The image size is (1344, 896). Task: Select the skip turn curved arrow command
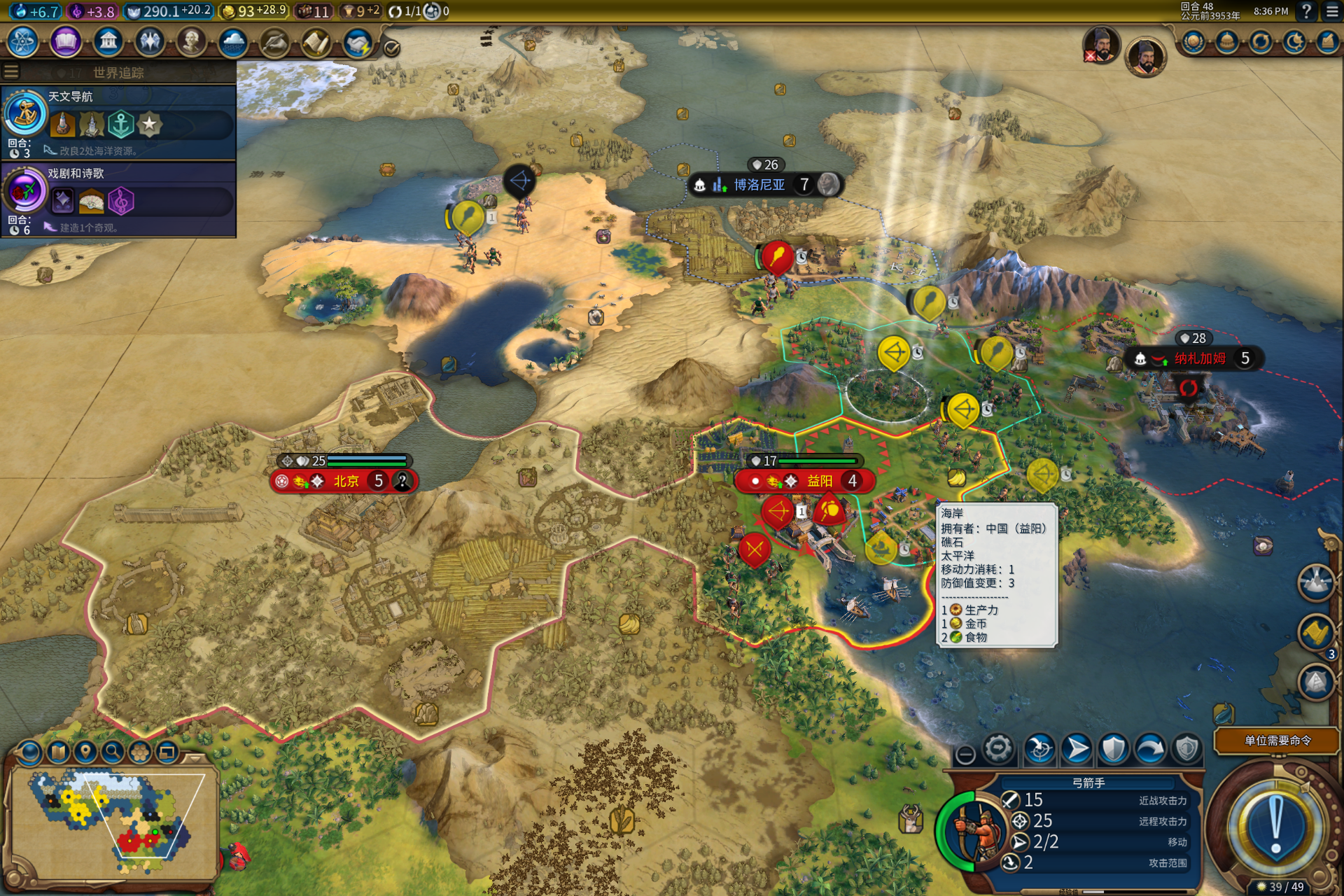point(1150,749)
